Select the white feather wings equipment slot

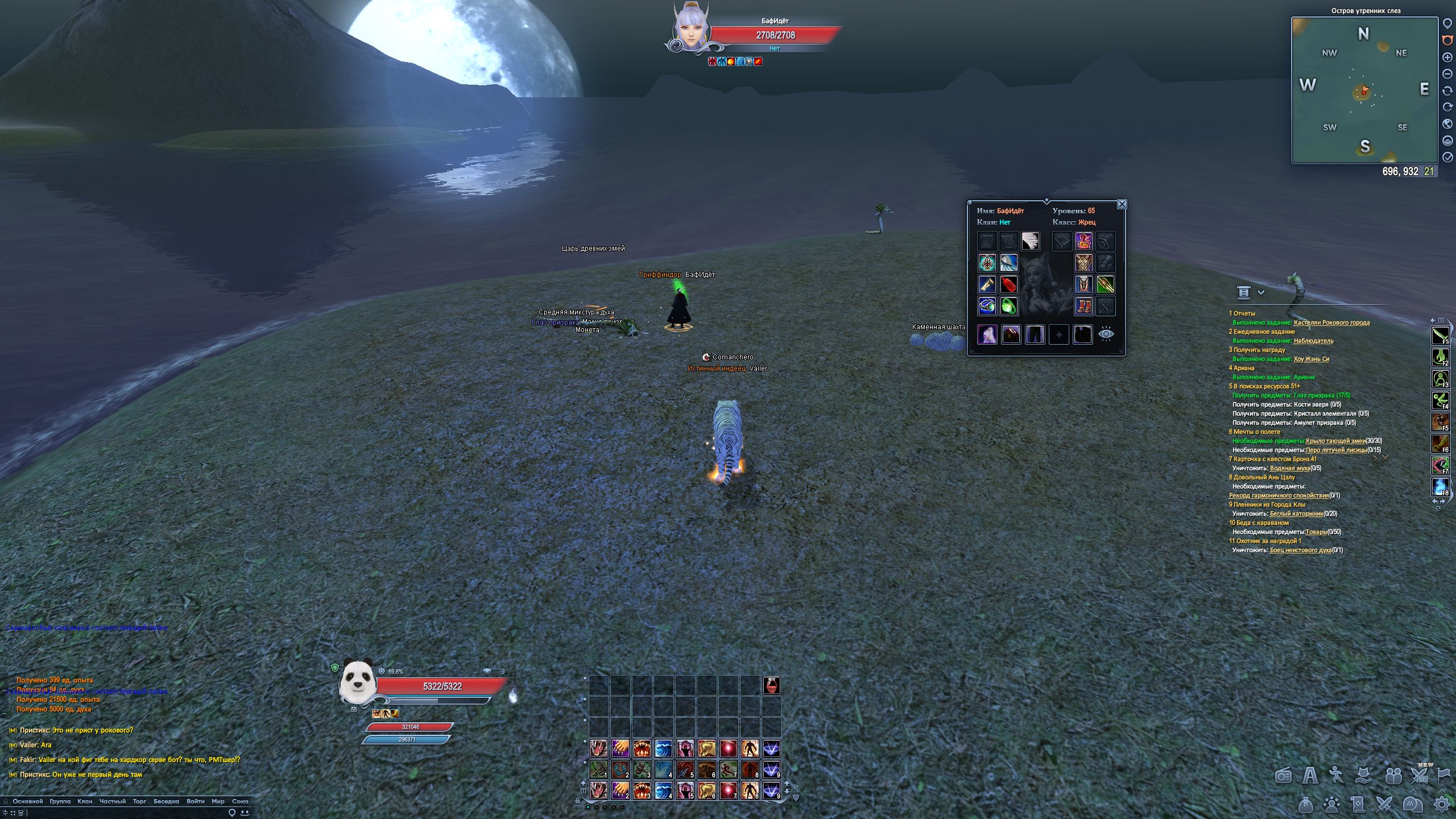1030,241
